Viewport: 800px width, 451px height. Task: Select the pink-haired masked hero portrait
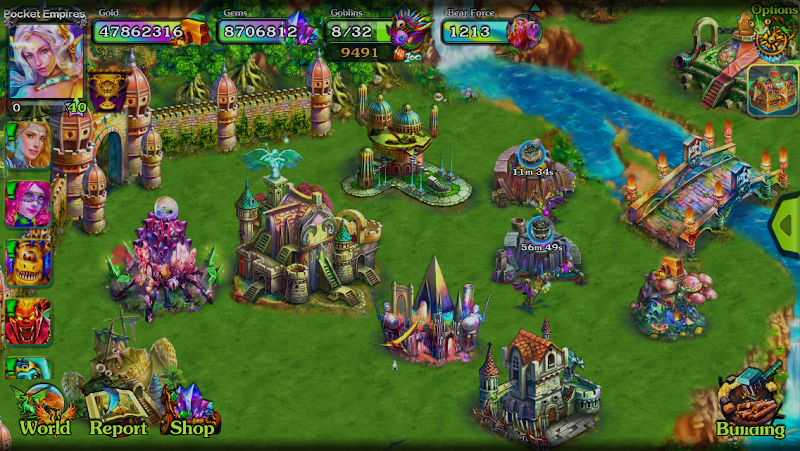pos(27,204)
